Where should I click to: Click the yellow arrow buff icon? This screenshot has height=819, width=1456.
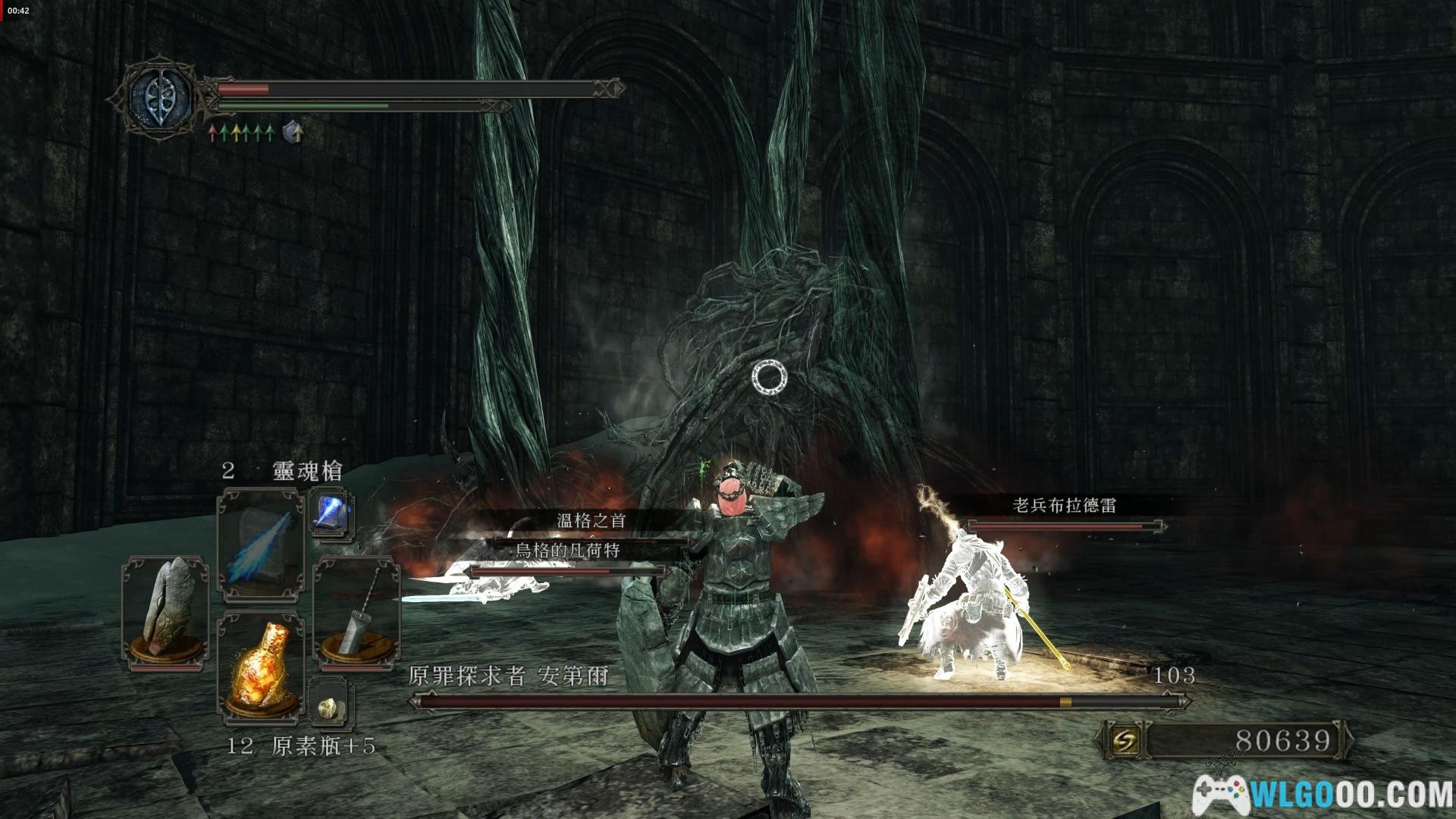pyautogui.click(x=235, y=134)
